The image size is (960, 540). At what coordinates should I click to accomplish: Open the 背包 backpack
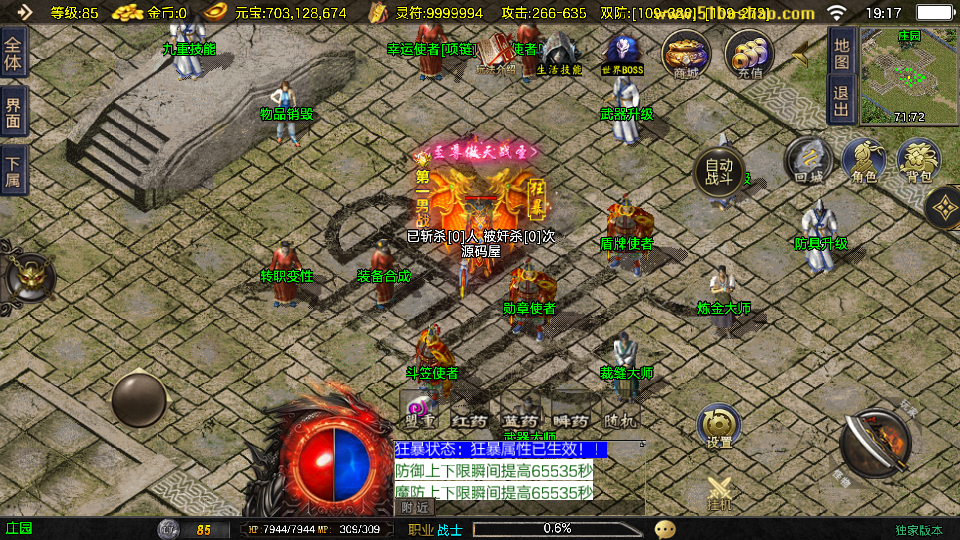[918, 161]
